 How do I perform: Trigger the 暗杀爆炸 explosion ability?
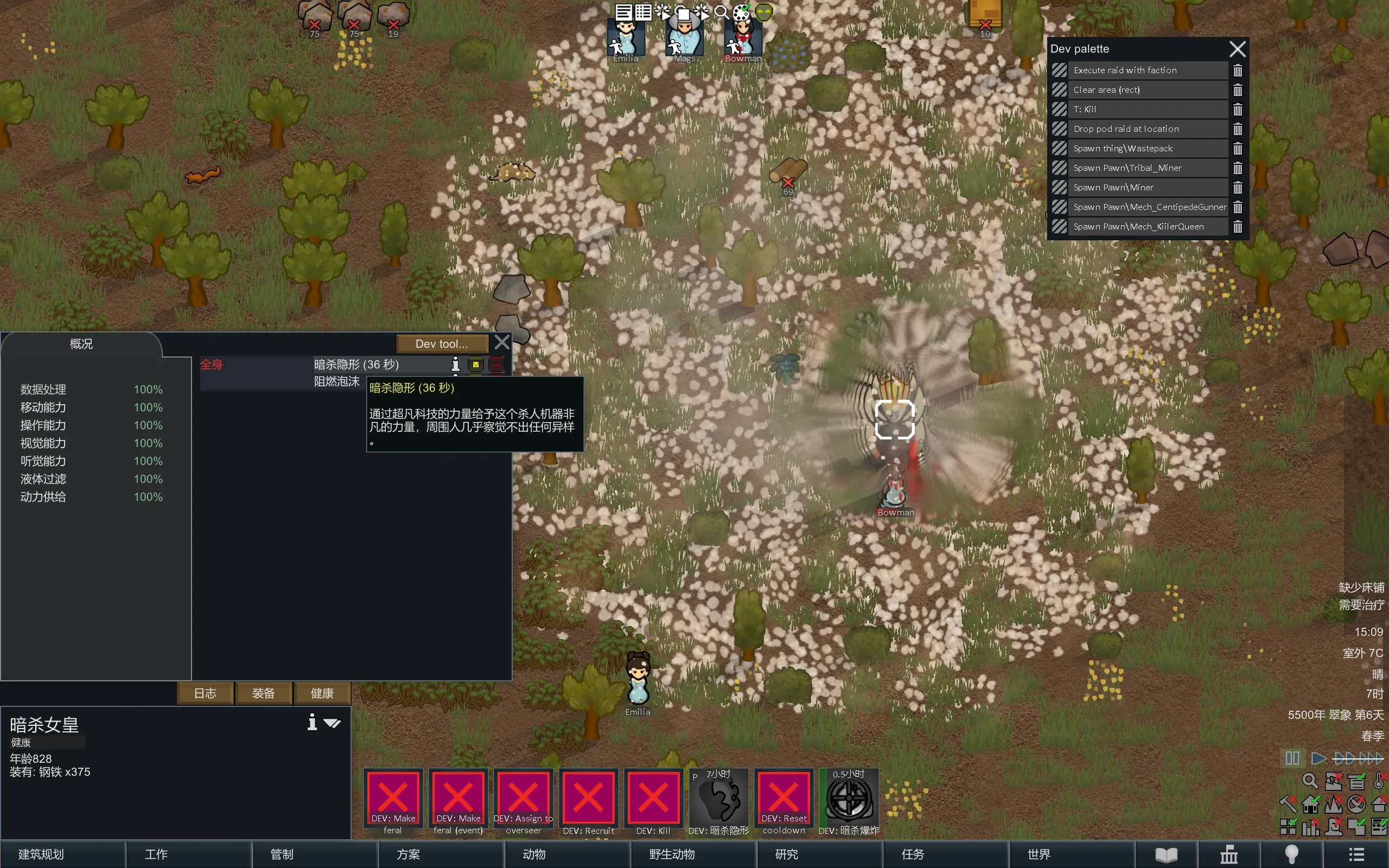[849, 801]
